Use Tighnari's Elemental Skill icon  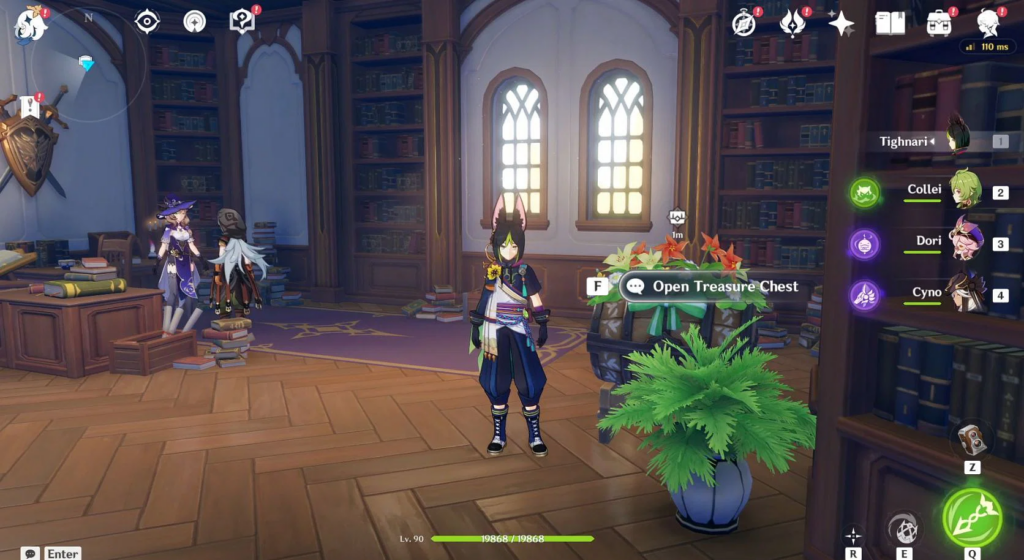click(903, 528)
